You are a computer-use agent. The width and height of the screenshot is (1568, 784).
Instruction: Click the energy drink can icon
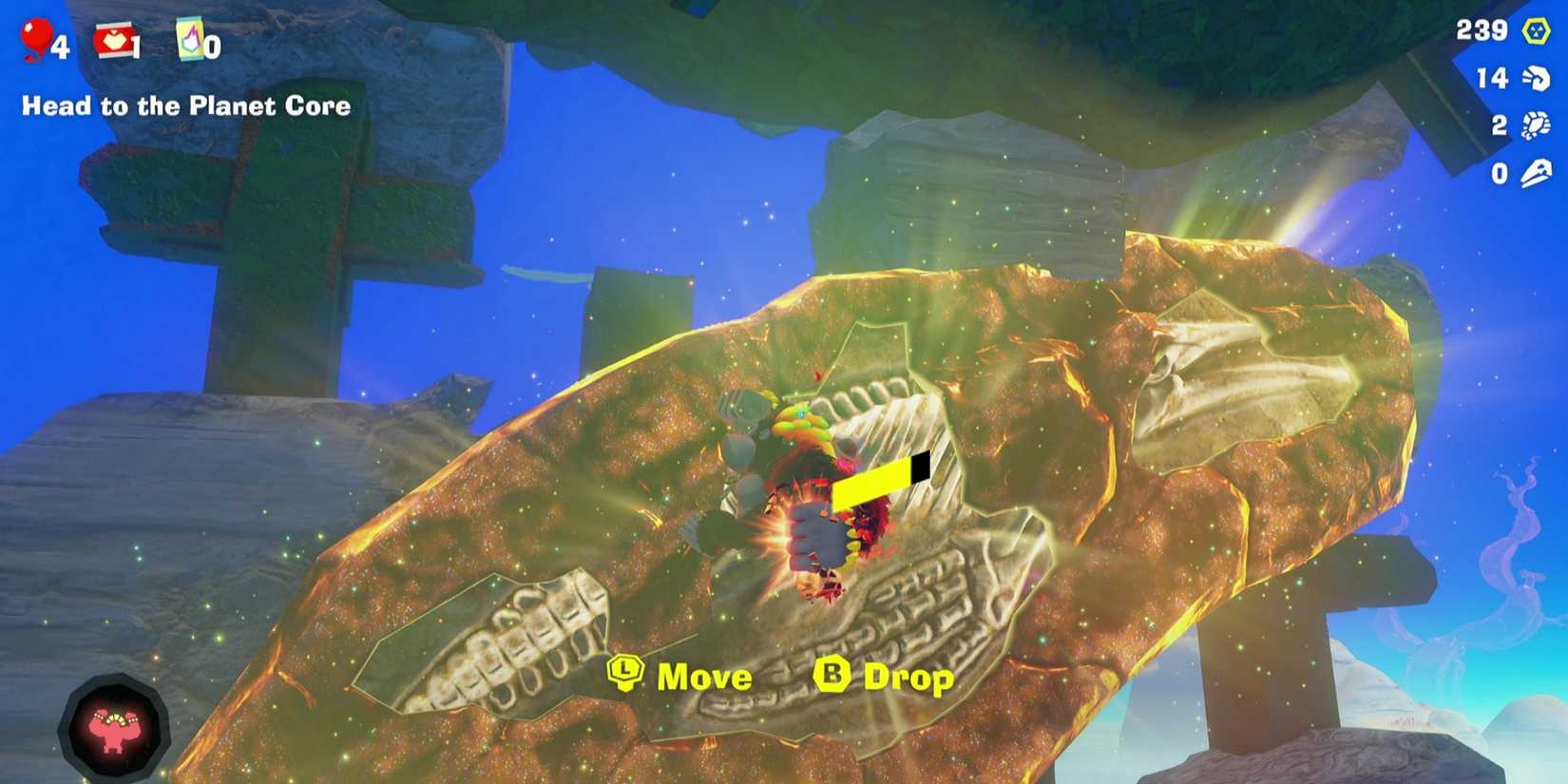188,36
